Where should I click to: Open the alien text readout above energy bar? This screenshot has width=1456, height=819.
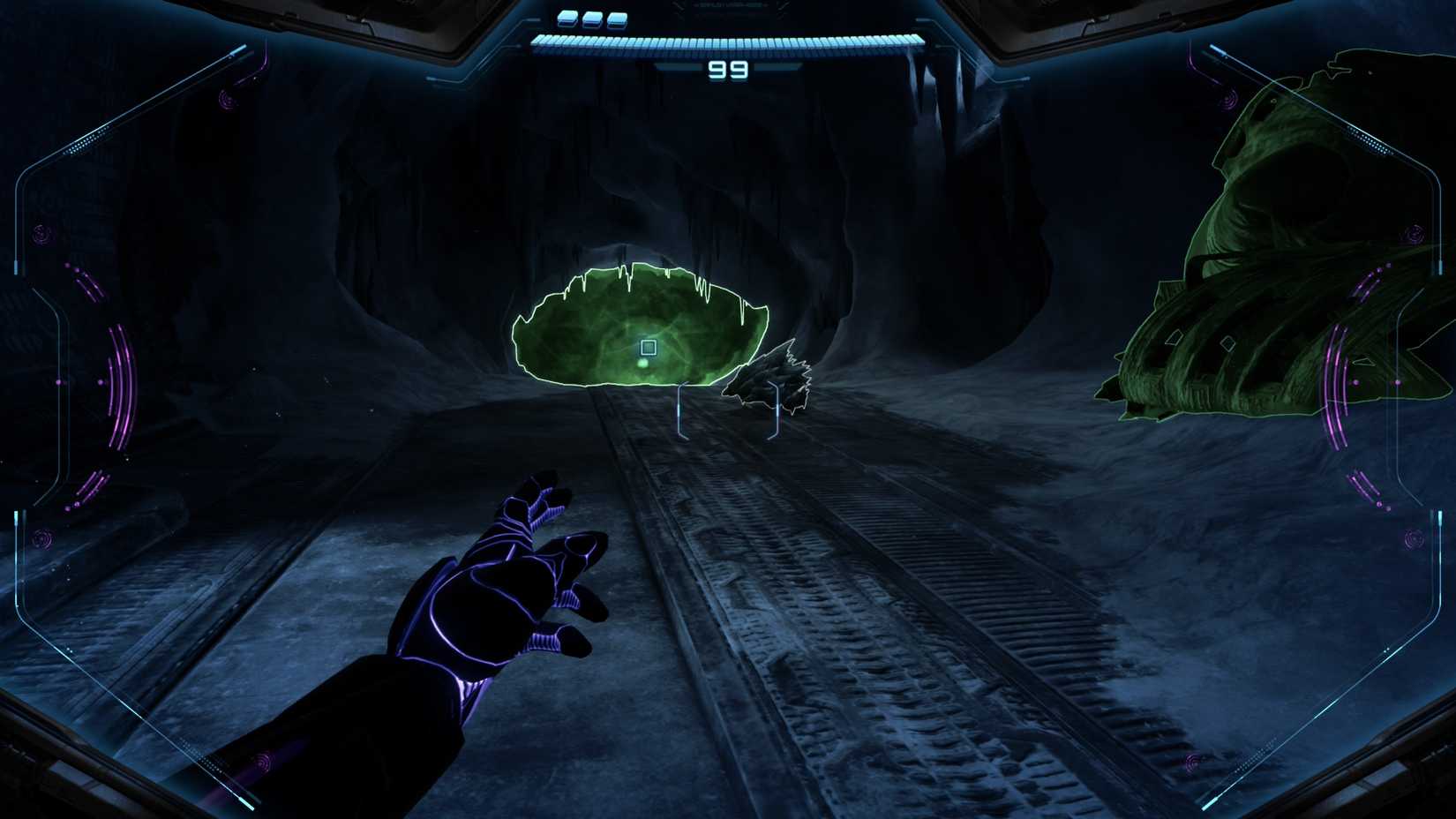click(731, 7)
